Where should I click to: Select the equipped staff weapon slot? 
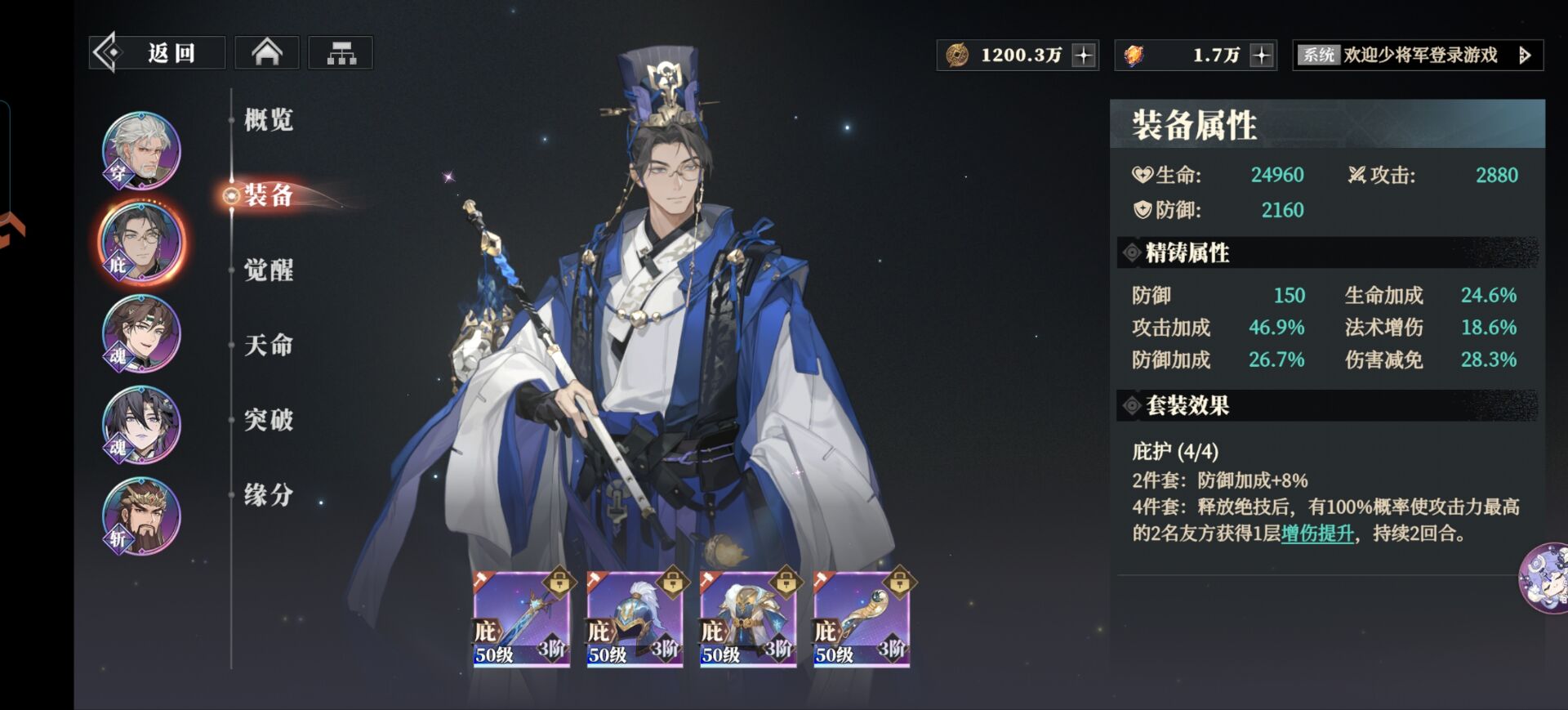point(521,618)
